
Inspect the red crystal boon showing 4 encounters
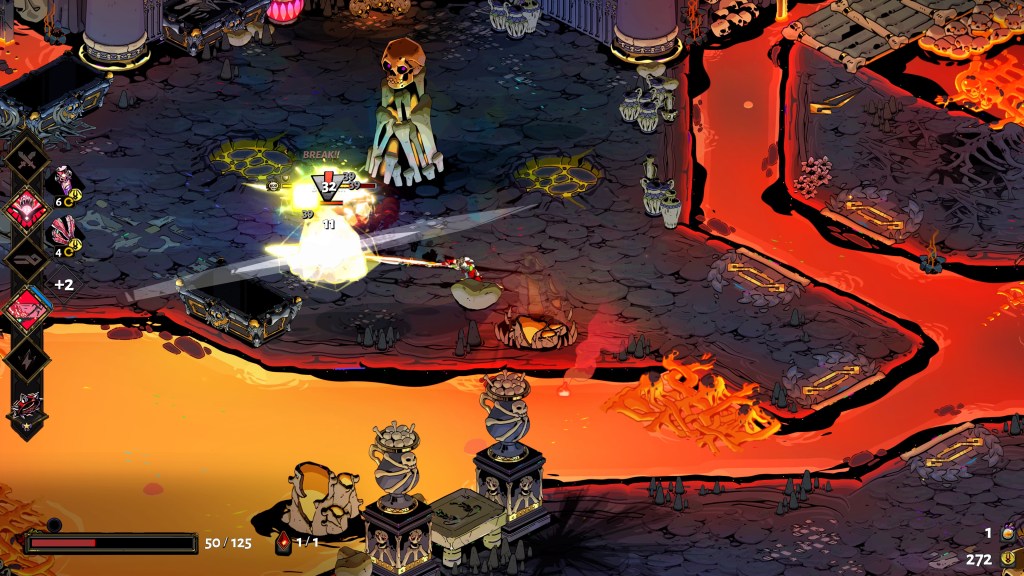point(64,234)
